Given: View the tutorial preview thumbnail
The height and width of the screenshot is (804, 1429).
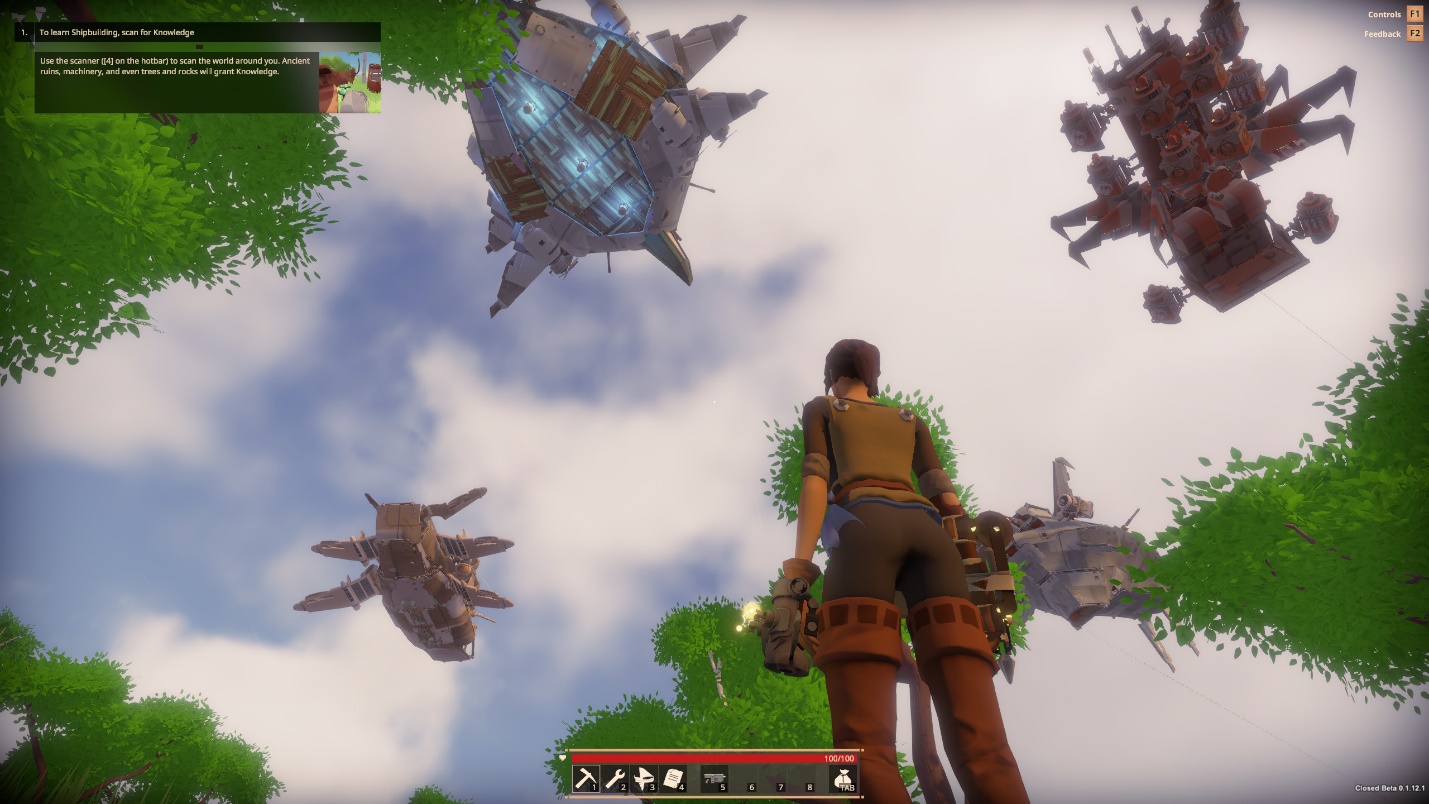Looking at the screenshot, I should [x=350, y=82].
